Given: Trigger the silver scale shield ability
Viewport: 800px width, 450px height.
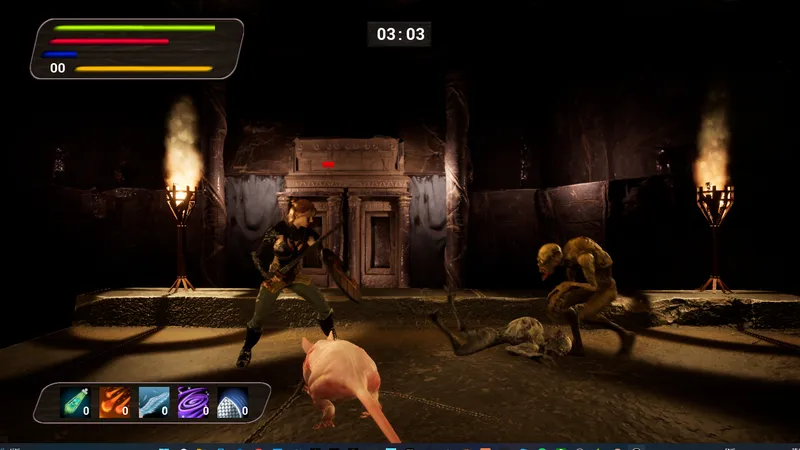Looking at the screenshot, I should click(232, 402).
